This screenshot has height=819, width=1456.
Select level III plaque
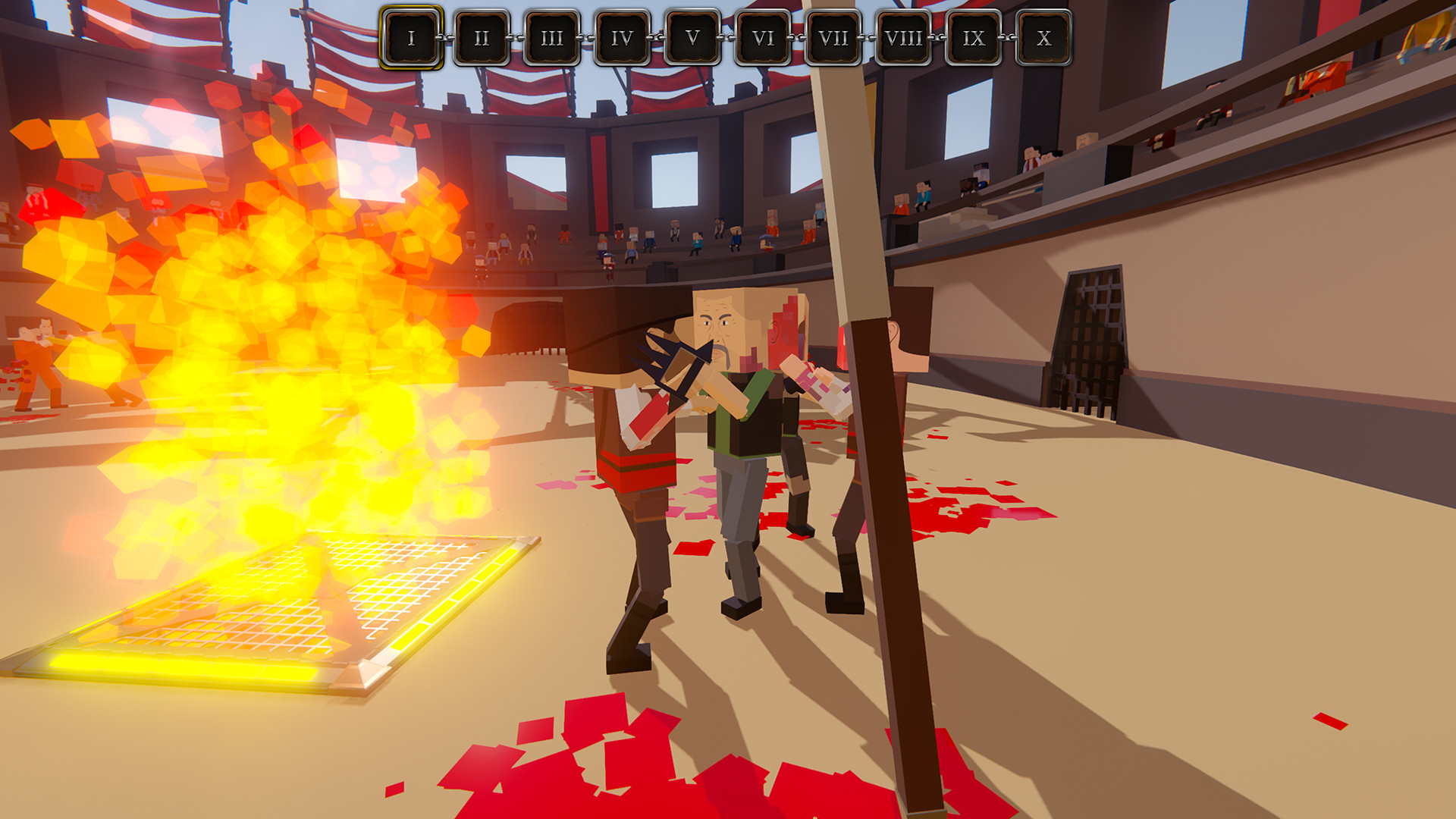(552, 35)
